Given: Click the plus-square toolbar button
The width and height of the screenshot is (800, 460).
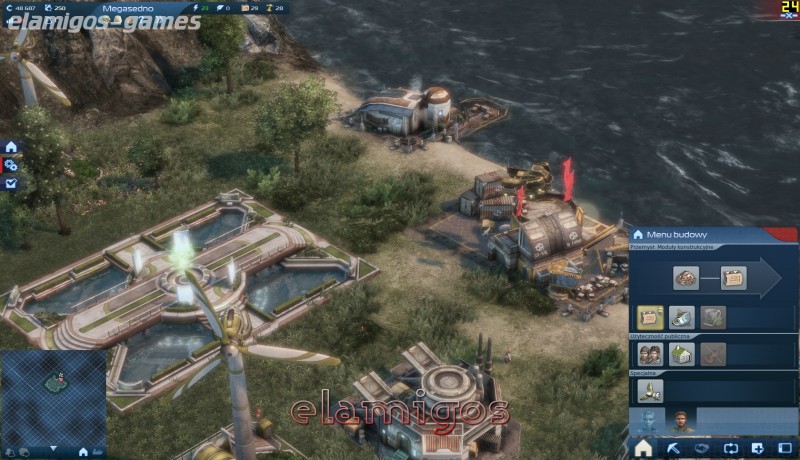Looking at the screenshot, I should point(757,447).
